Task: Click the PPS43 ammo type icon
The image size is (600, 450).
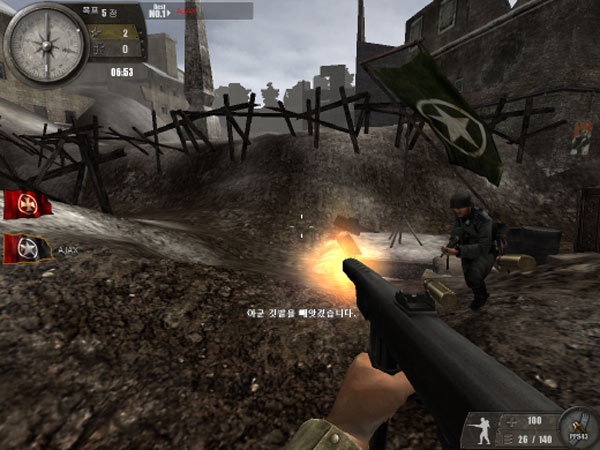Action: pyautogui.click(x=578, y=426)
